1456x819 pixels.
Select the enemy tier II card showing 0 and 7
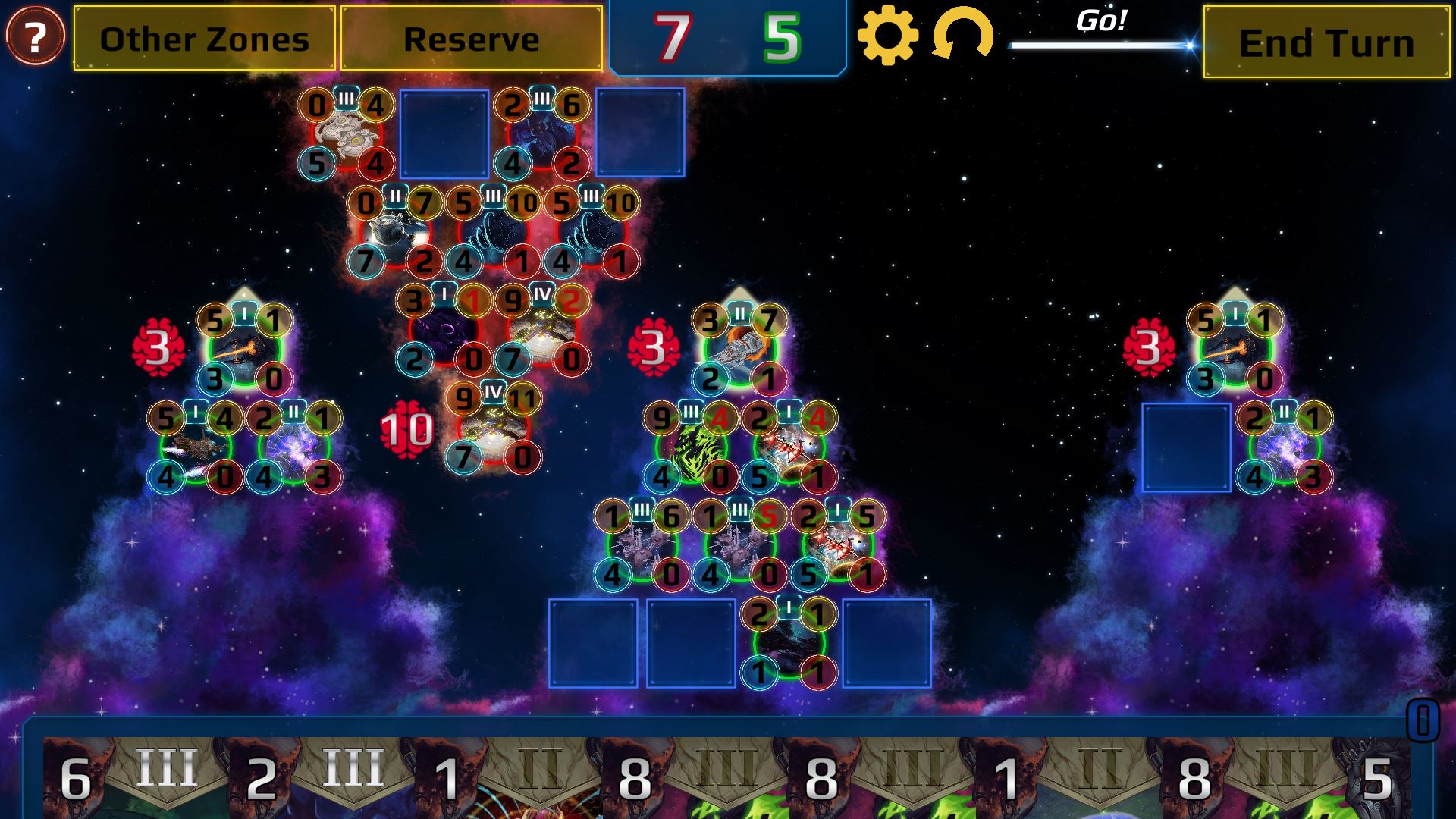point(395,233)
